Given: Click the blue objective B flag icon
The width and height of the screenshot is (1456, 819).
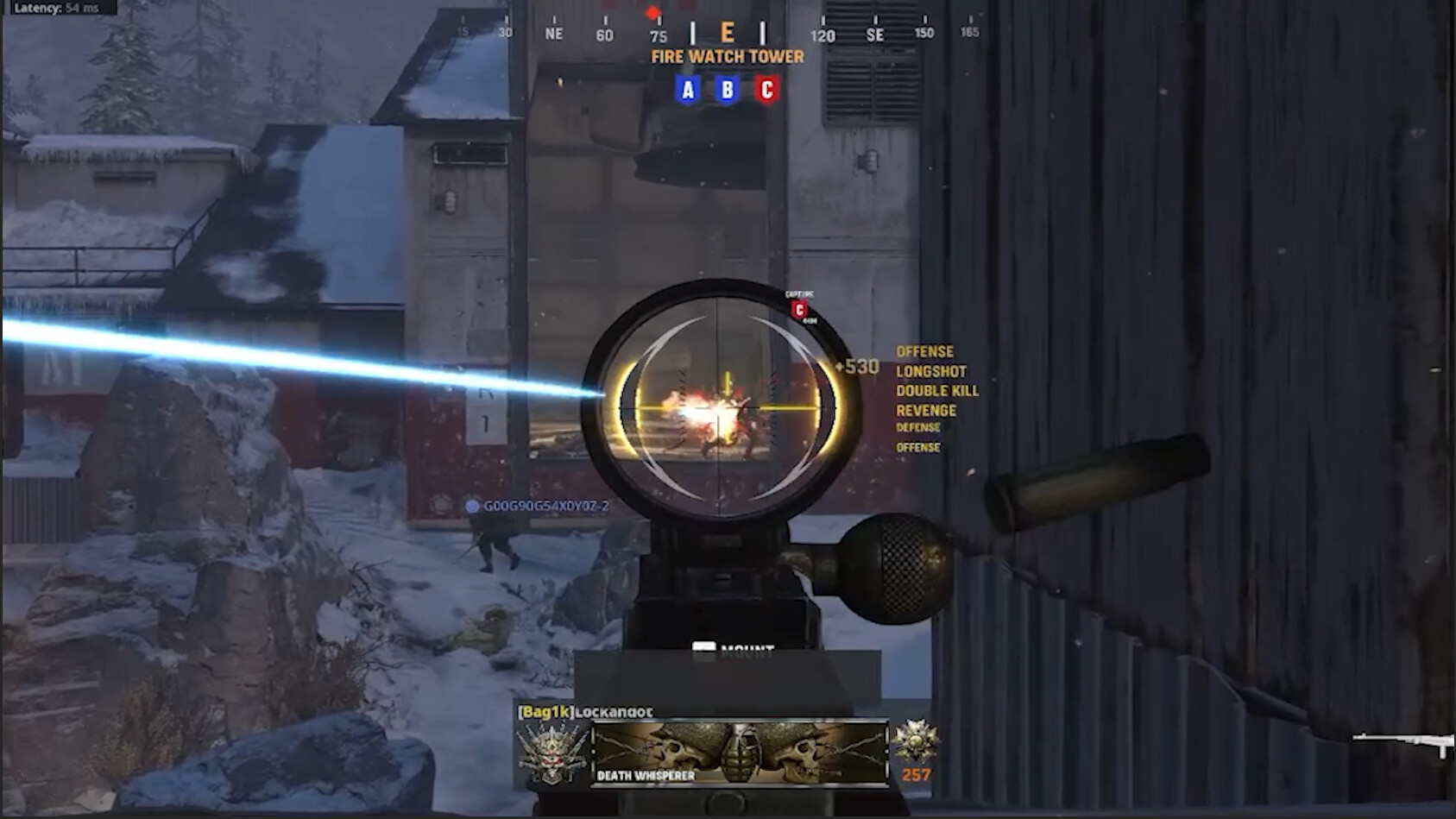Looking at the screenshot, I should 728,89.
